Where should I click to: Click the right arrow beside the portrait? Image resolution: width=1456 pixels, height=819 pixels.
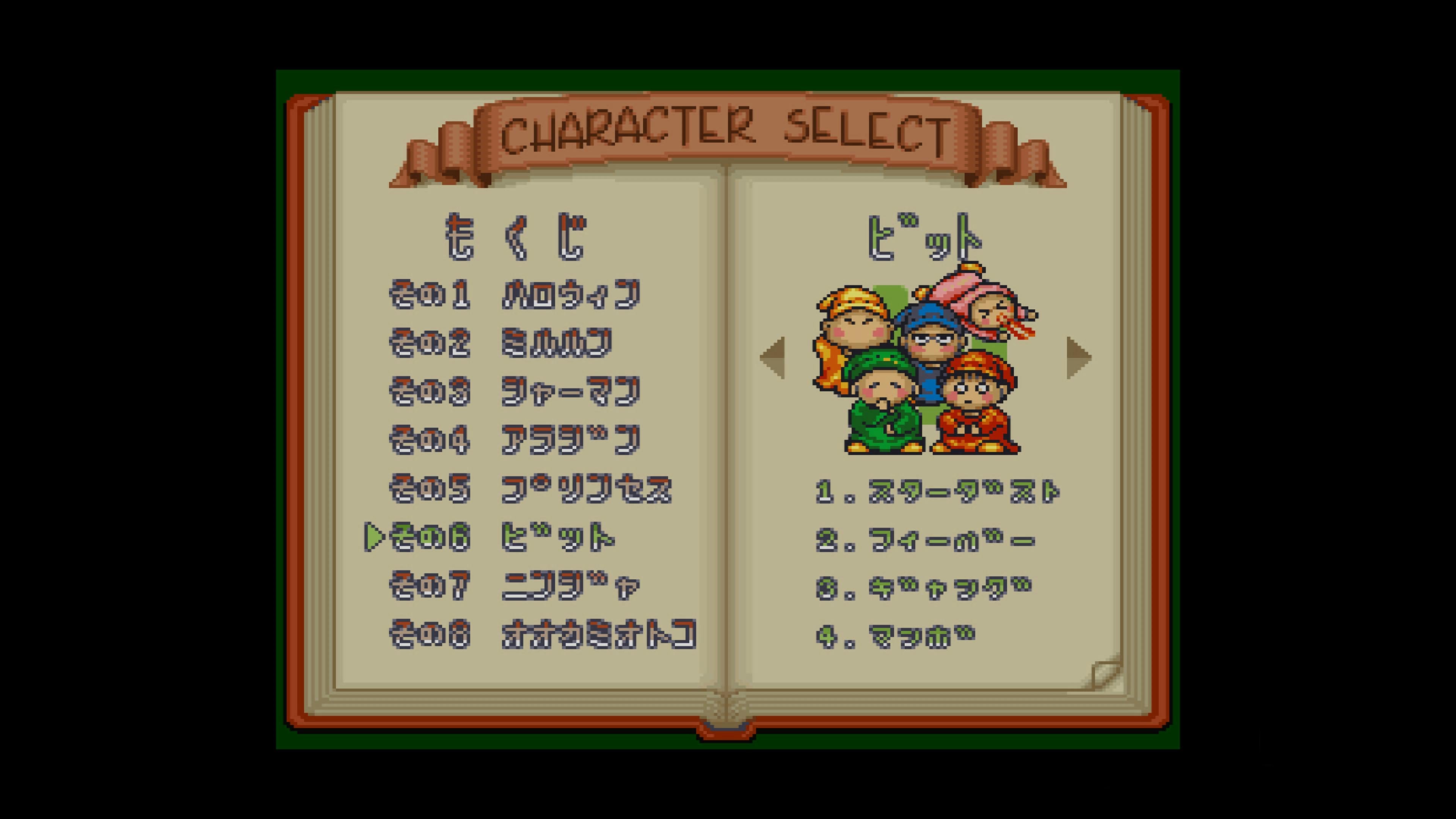point(1078,357)
